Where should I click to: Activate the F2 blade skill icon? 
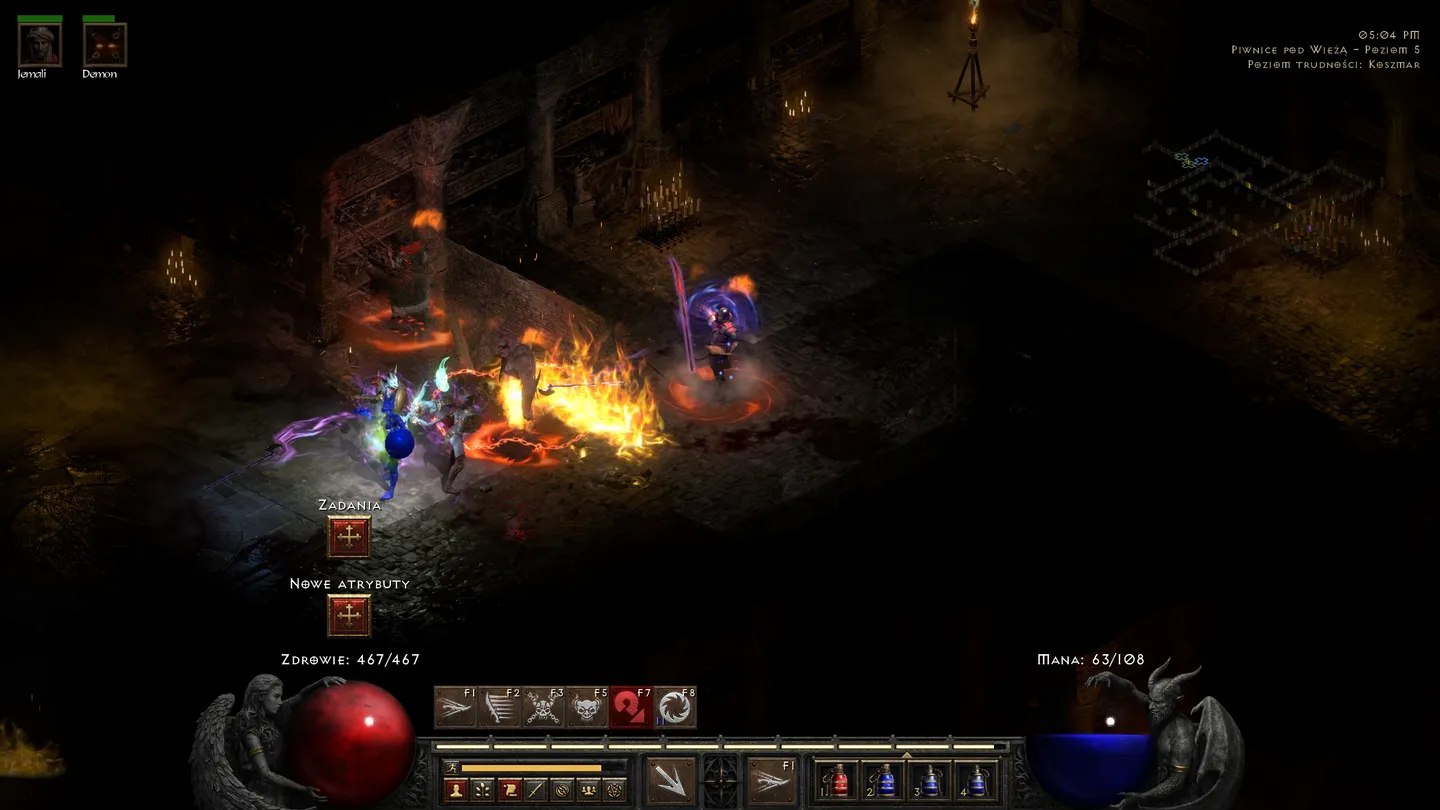click(499, 708)
